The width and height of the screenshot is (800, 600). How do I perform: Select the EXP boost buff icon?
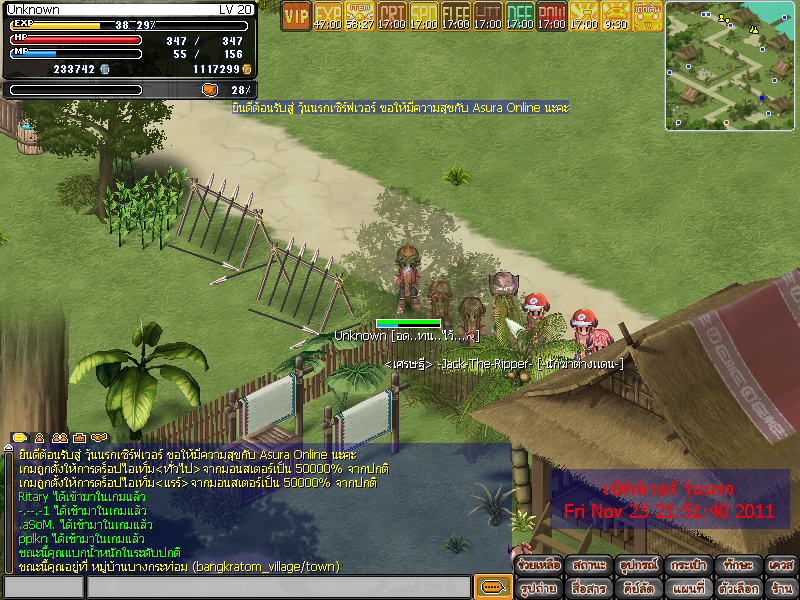[x=328, y=15]
